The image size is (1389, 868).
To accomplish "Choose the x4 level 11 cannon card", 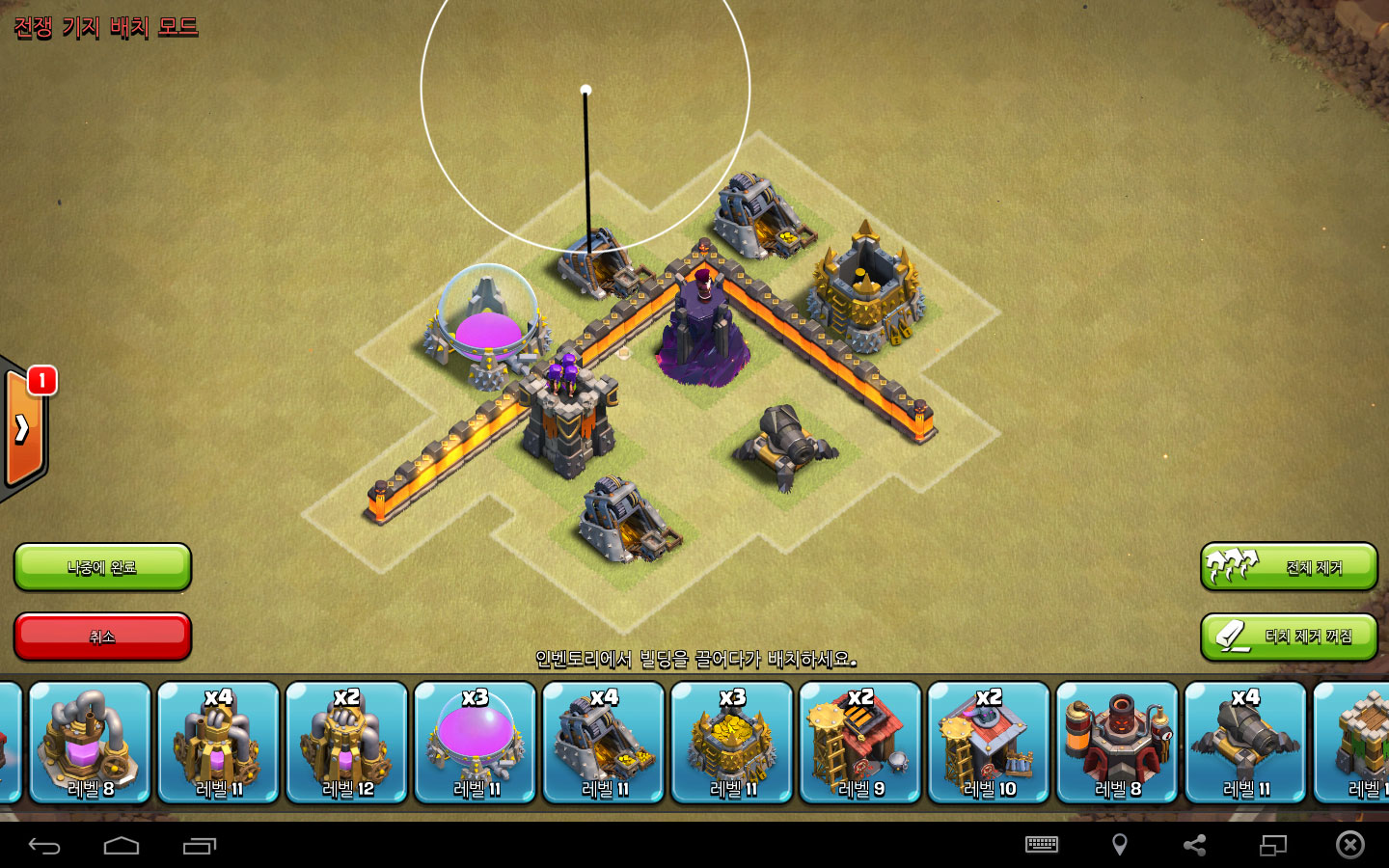I will (1244, 743).
